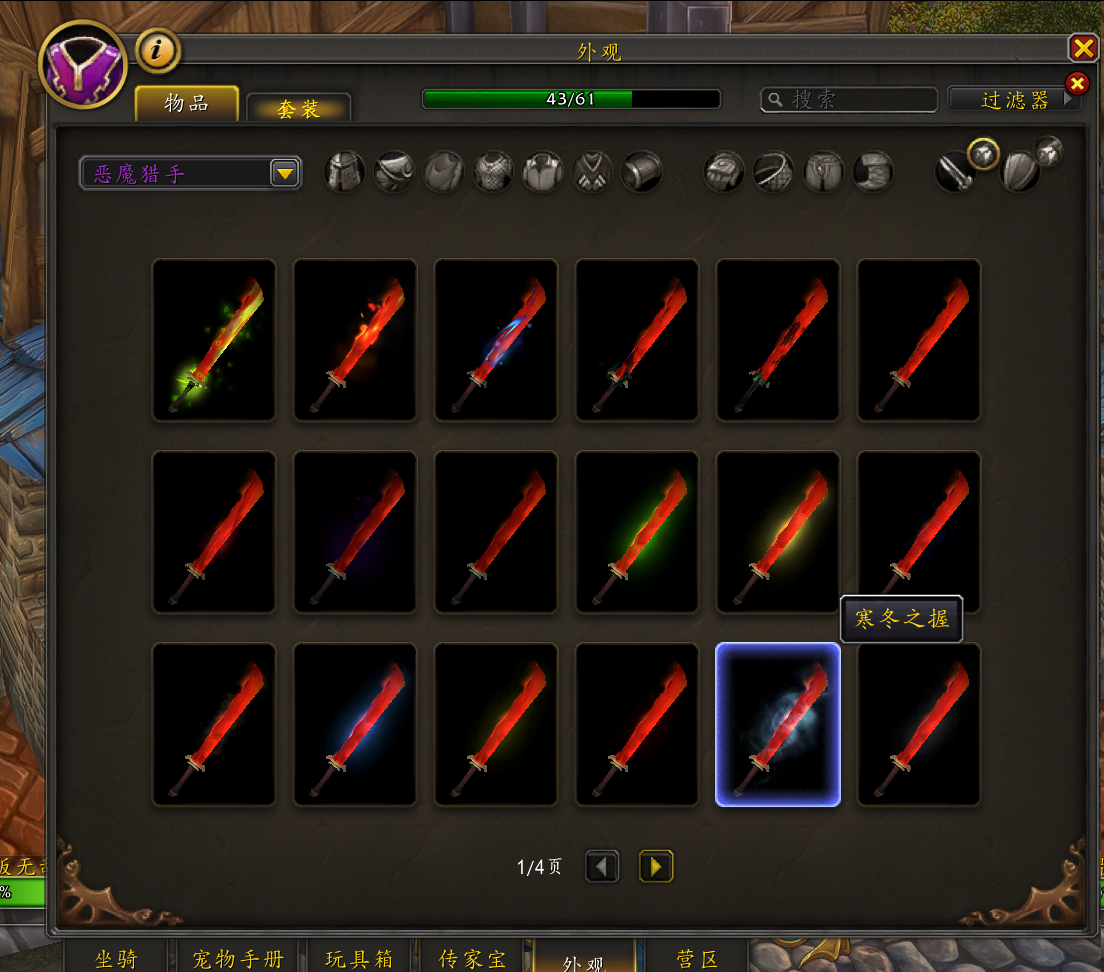
Task: Select the highlighted frost-mist sword appearance
Action: (778, 724)
